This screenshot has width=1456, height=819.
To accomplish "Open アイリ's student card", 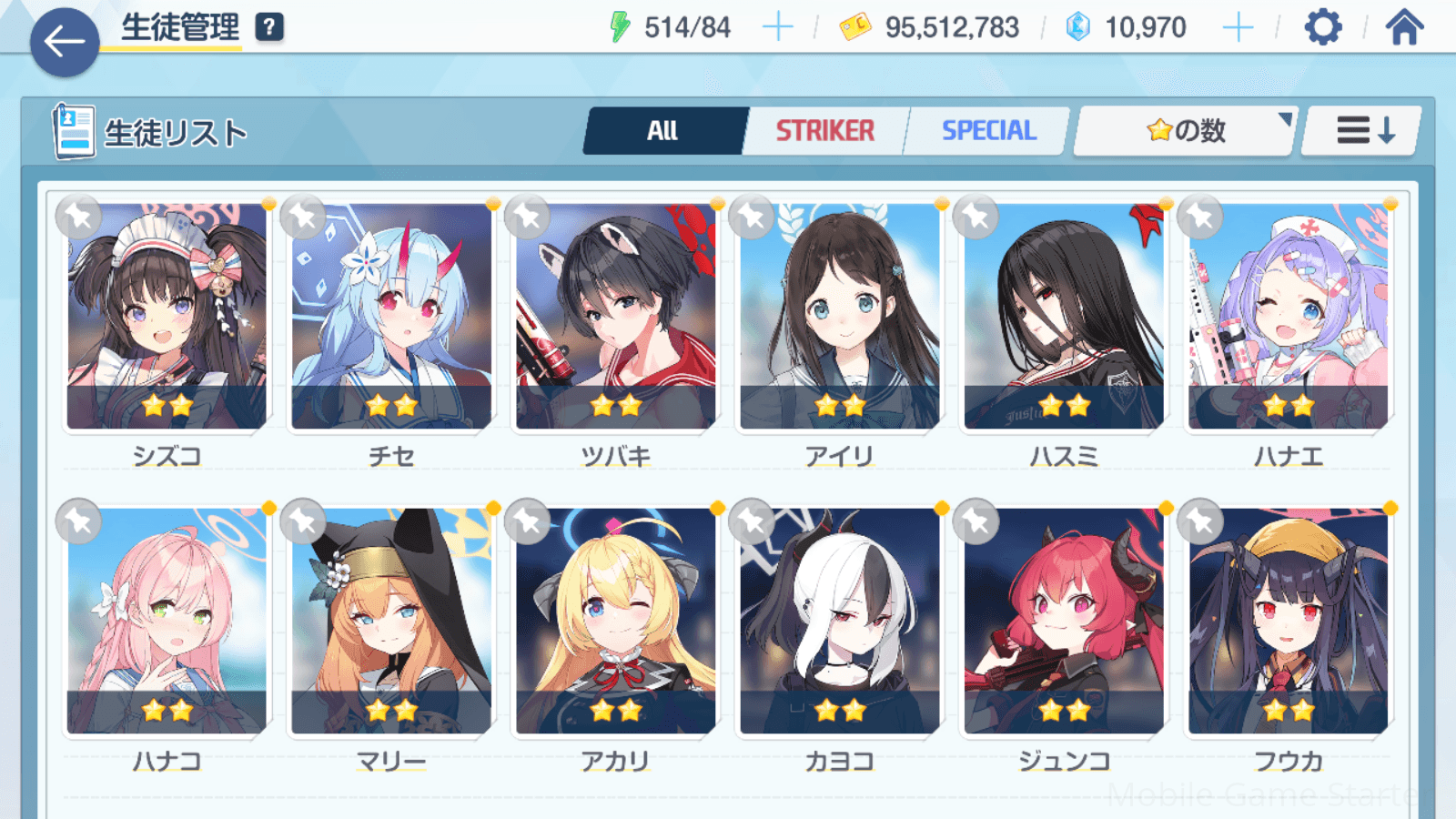I will pos(839,316).
